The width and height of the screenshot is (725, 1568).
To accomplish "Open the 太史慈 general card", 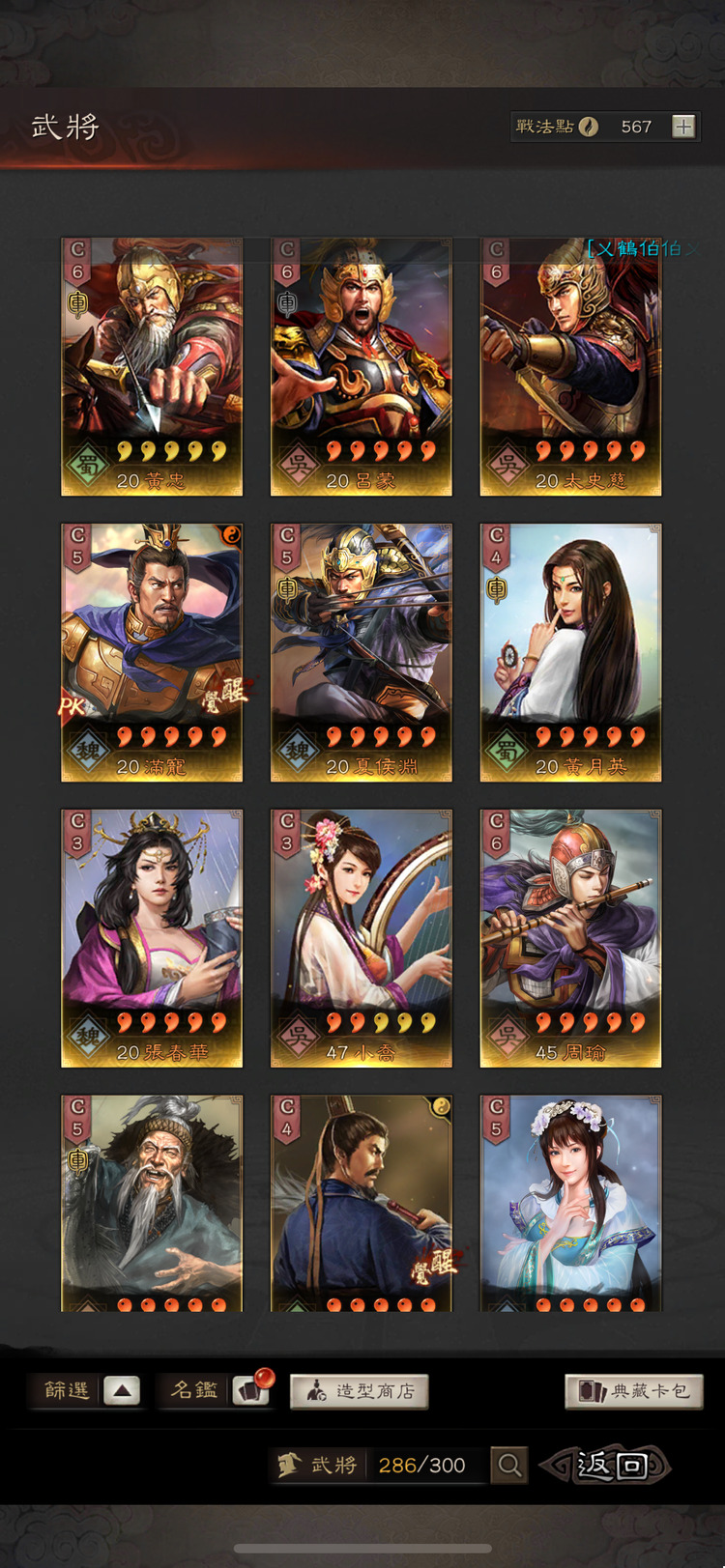I will coord(570,367).
